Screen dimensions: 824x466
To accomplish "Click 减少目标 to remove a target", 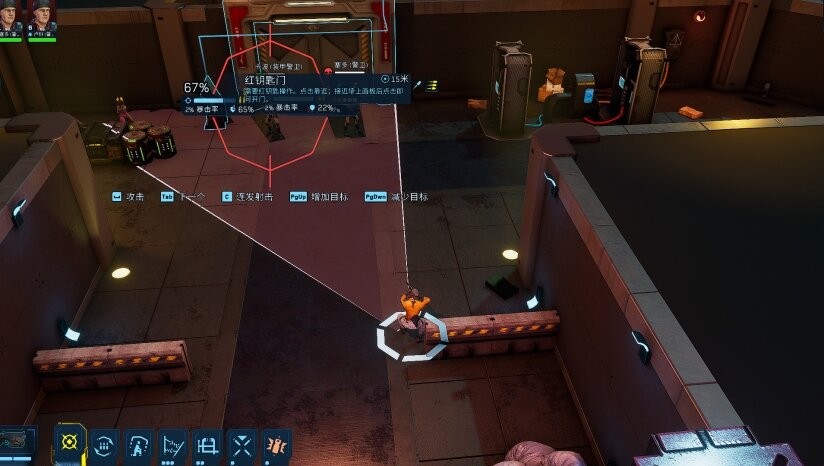I will pos(396,197).
